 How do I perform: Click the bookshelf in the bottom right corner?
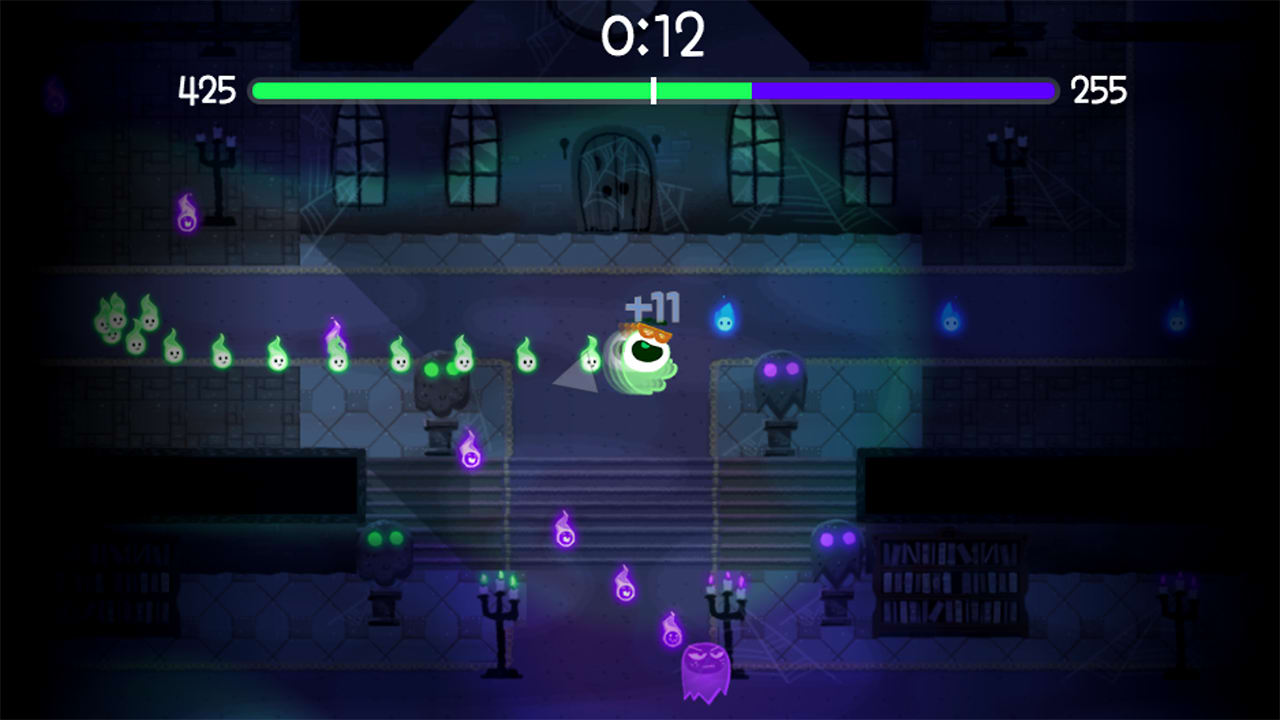[x=950, y=585]
